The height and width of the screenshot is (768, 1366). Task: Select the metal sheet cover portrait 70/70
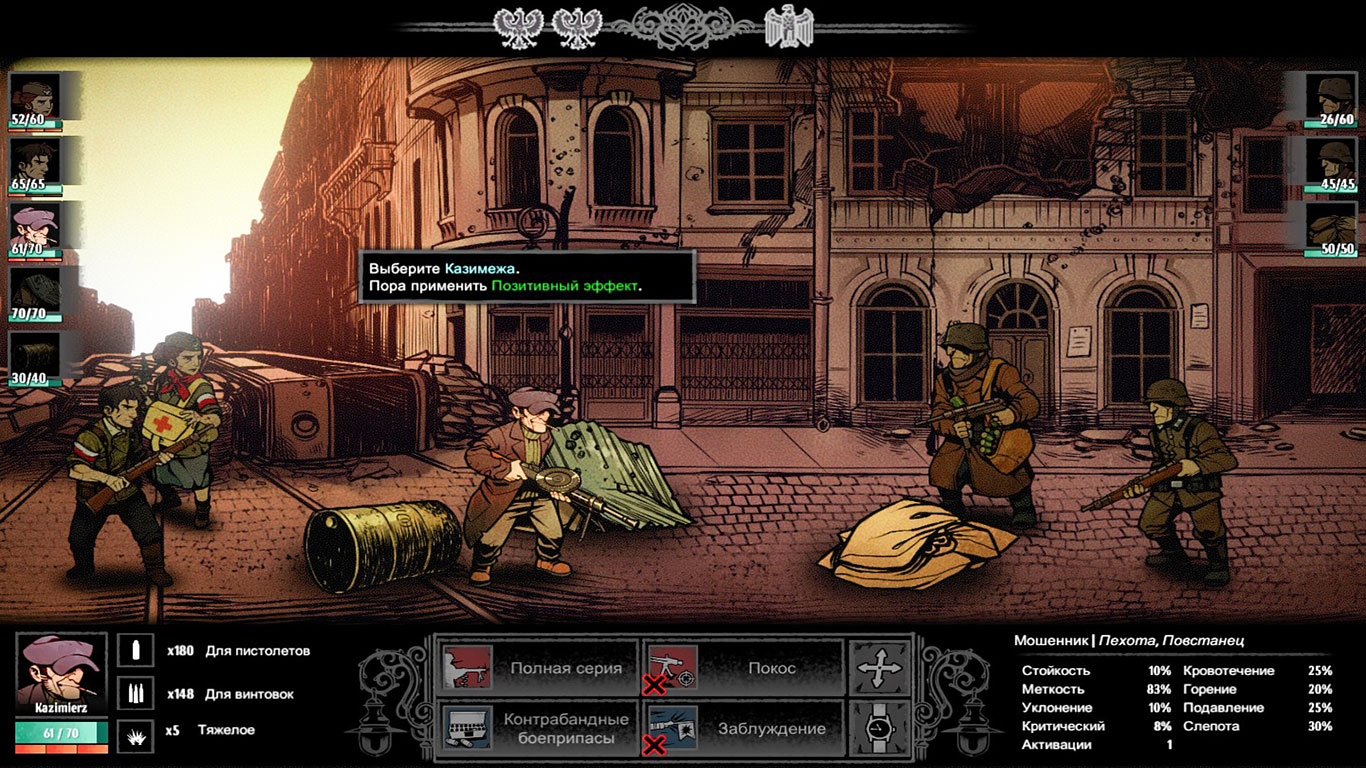(35, 290)
